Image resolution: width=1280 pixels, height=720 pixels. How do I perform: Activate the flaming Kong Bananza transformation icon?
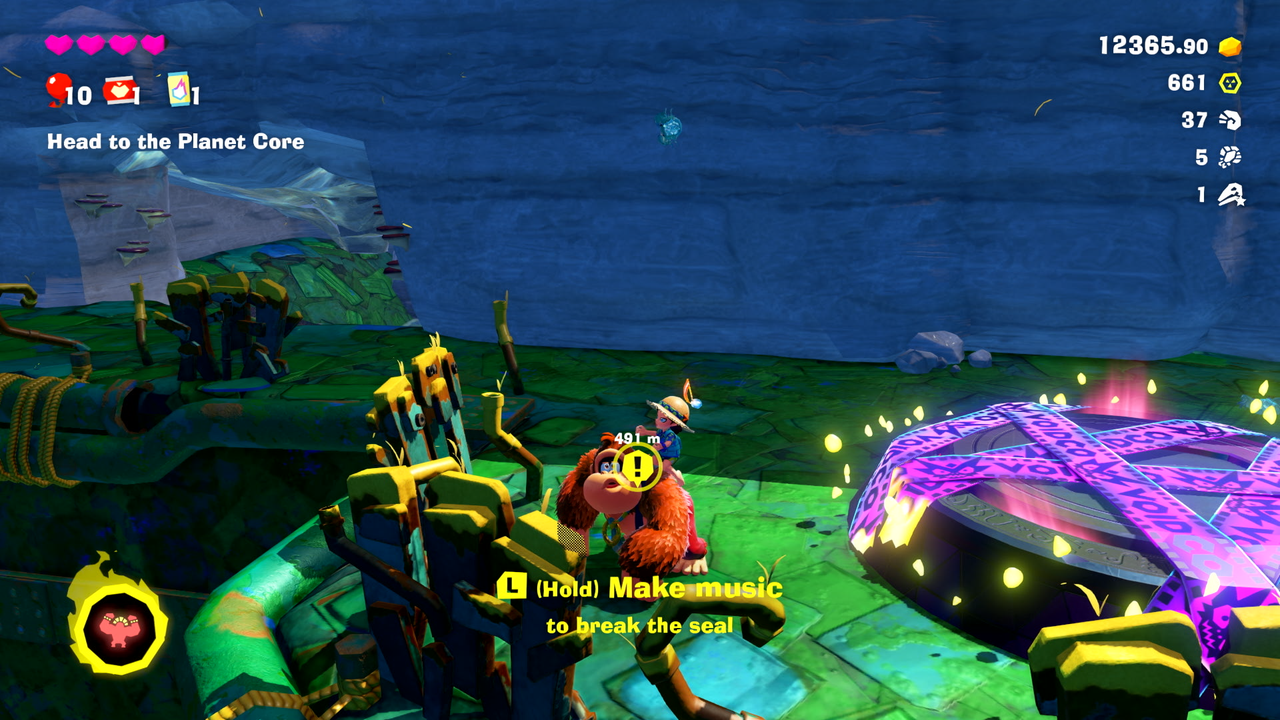[117, 627]
